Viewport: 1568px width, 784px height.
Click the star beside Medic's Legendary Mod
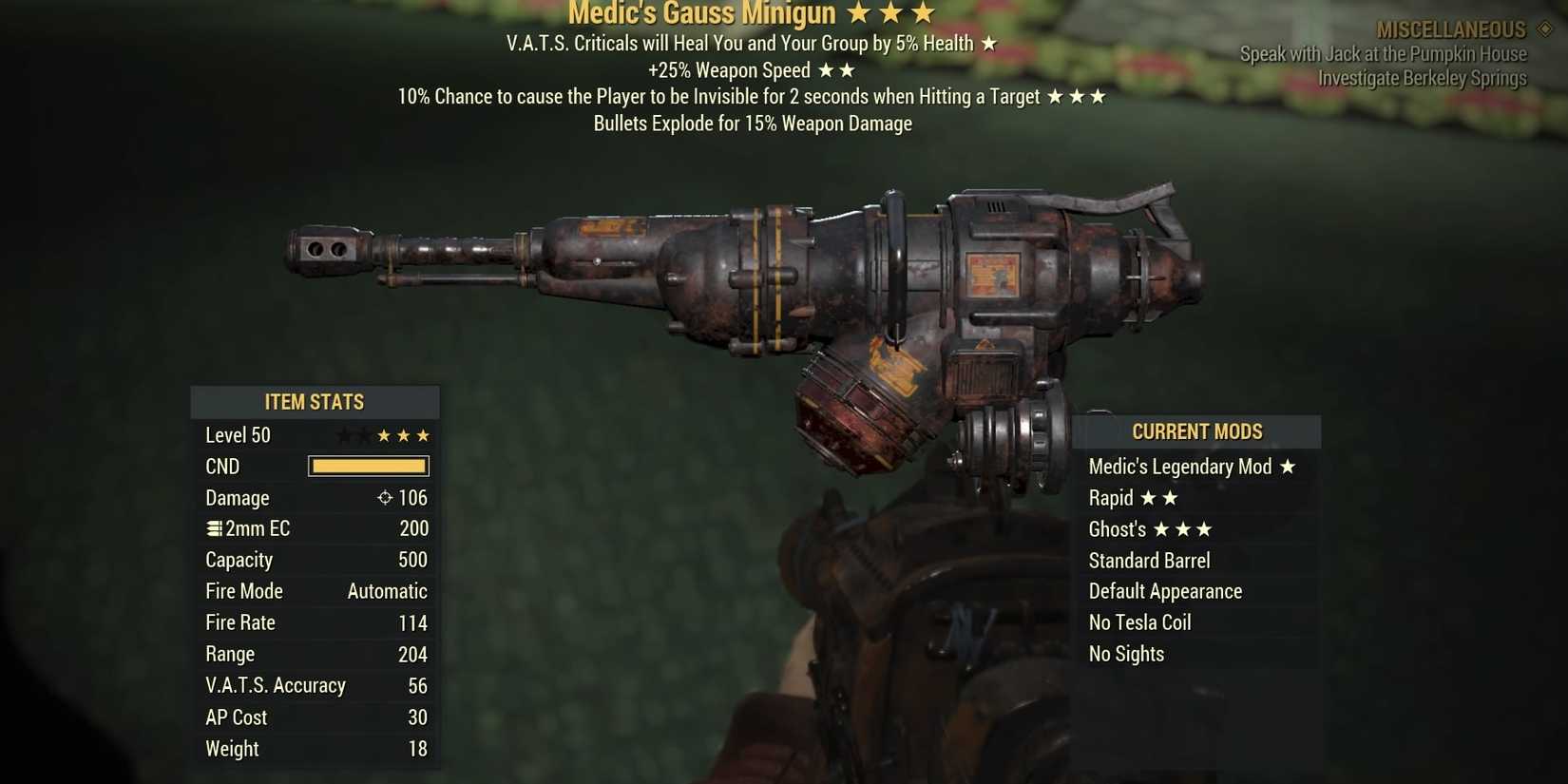point(1288,467)
